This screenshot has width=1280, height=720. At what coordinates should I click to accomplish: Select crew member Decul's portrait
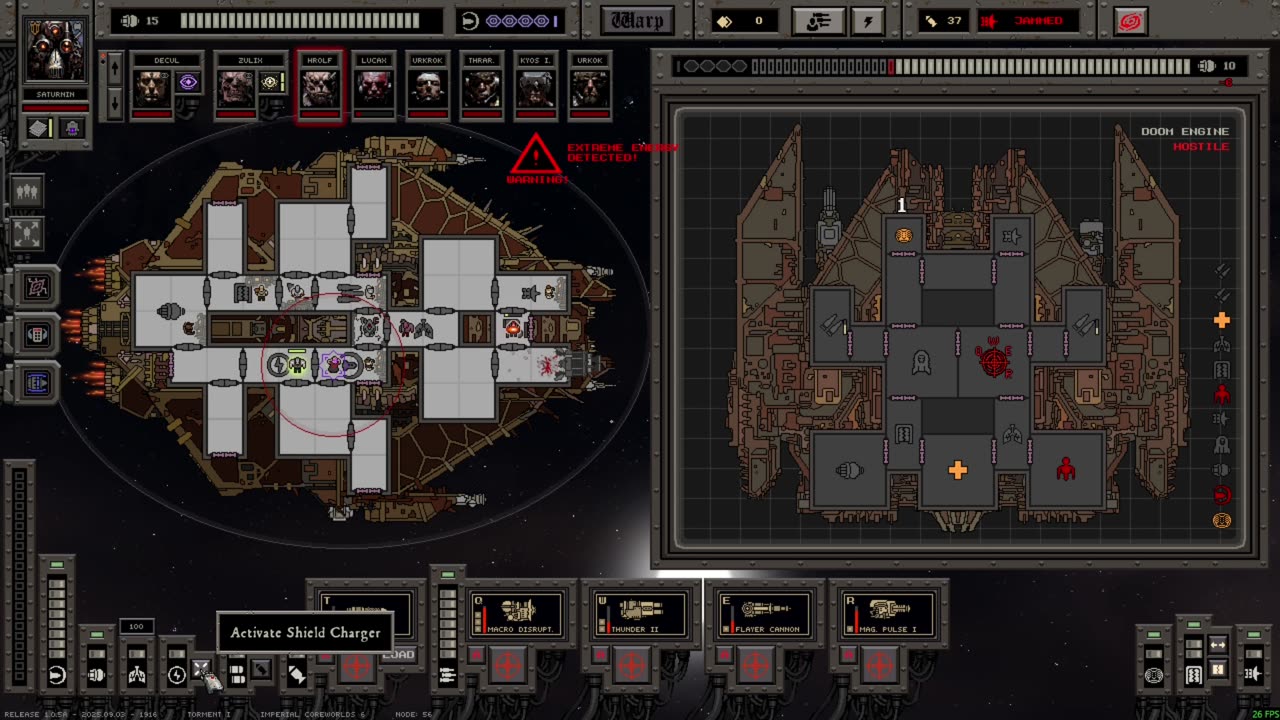click(152, 87)
